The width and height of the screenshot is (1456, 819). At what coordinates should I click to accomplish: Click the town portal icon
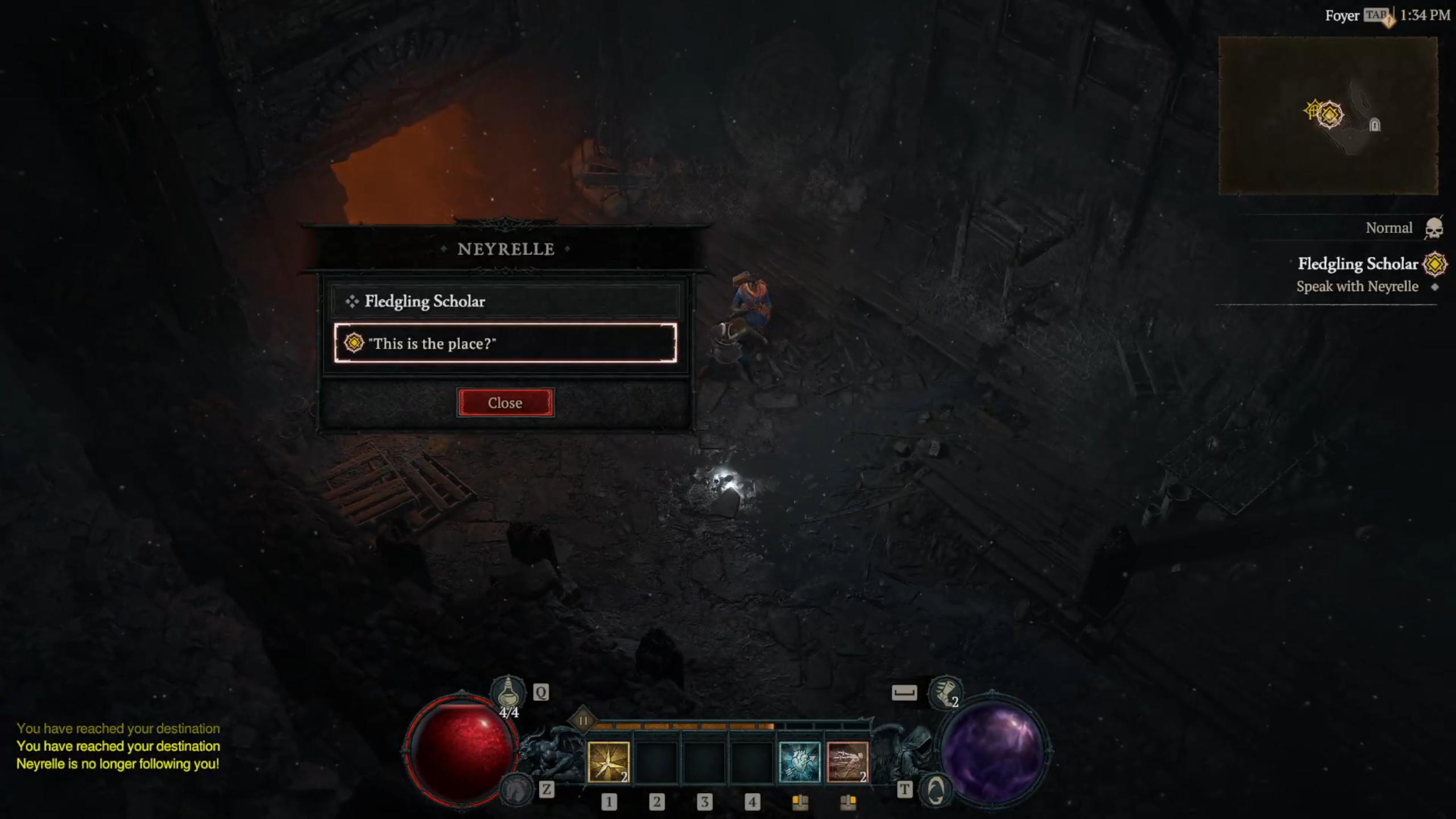(936, 791)
